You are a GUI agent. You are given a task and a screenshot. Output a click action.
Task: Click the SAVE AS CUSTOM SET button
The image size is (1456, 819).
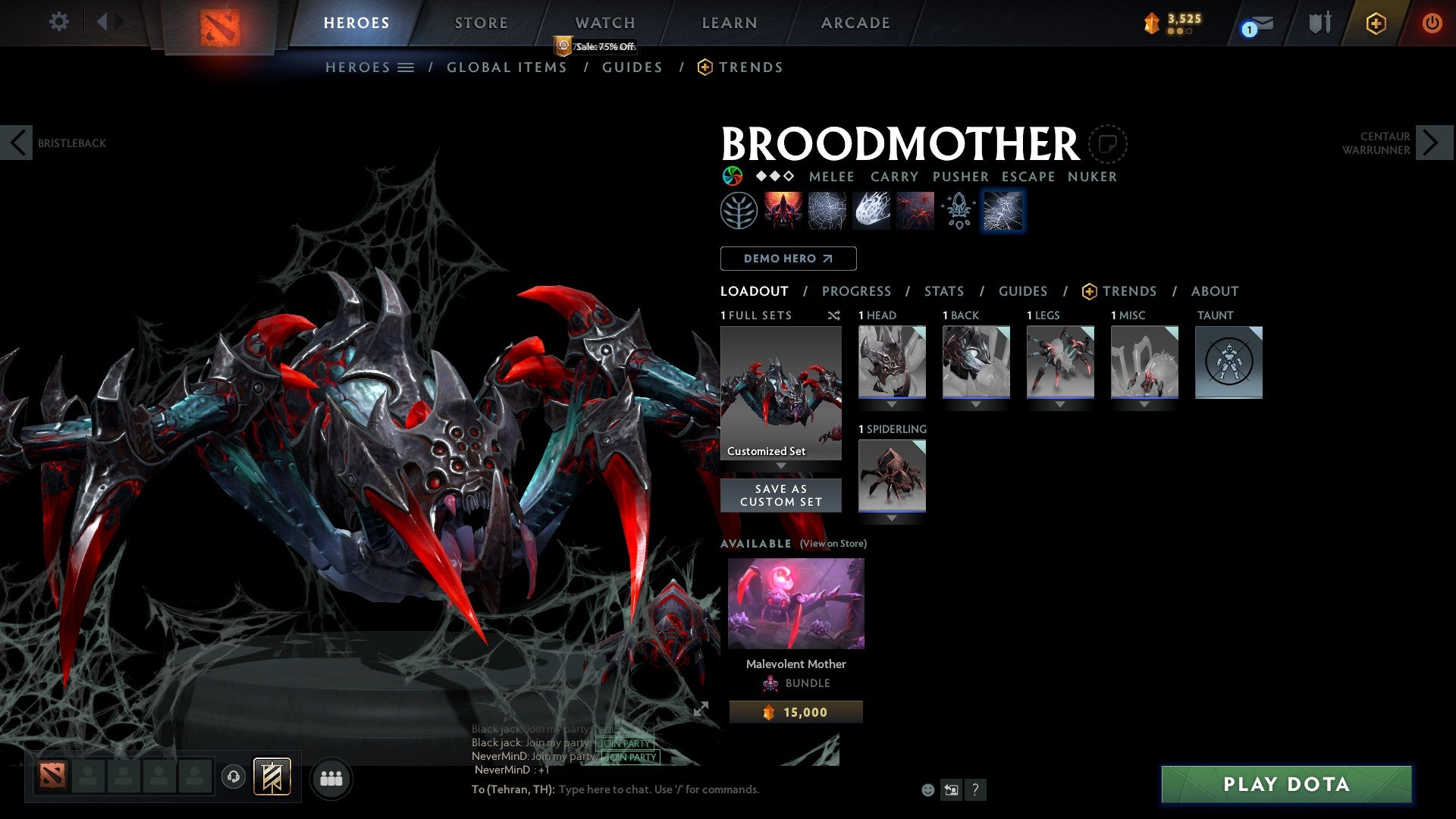click(x=780, y=495)
